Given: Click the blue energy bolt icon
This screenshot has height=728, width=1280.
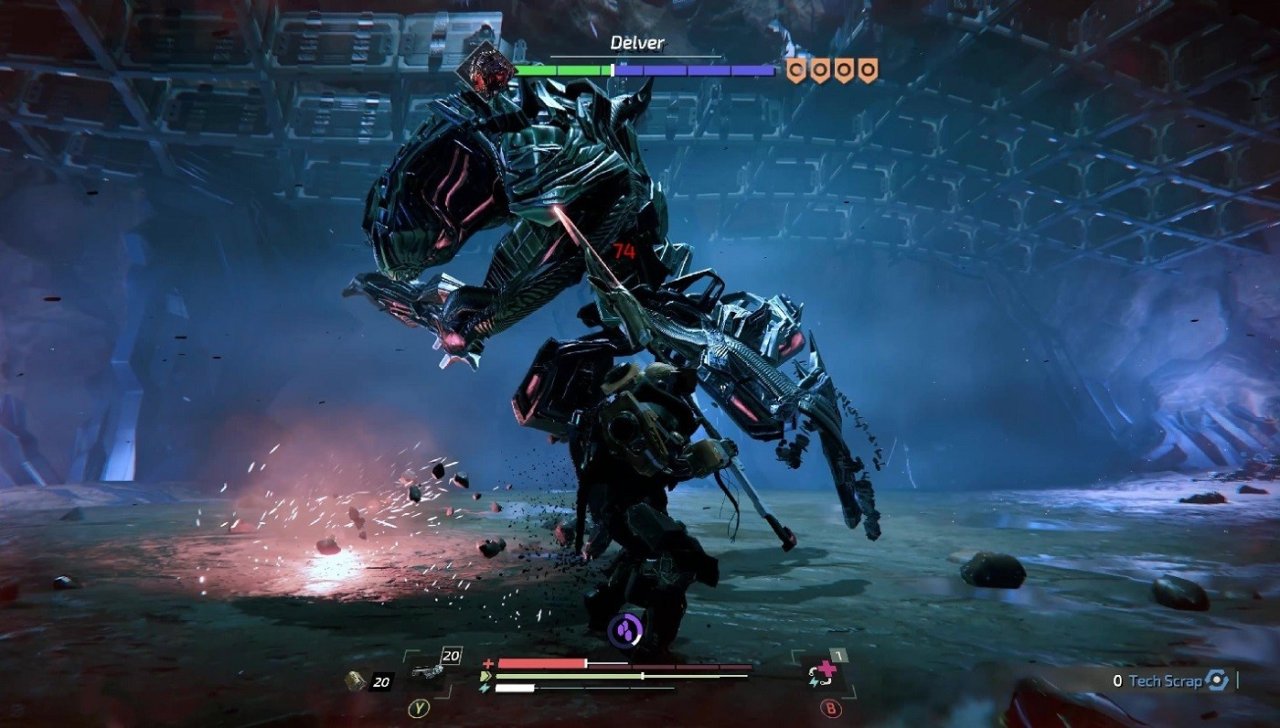Looking at the screenshot, I should (486, 690).
